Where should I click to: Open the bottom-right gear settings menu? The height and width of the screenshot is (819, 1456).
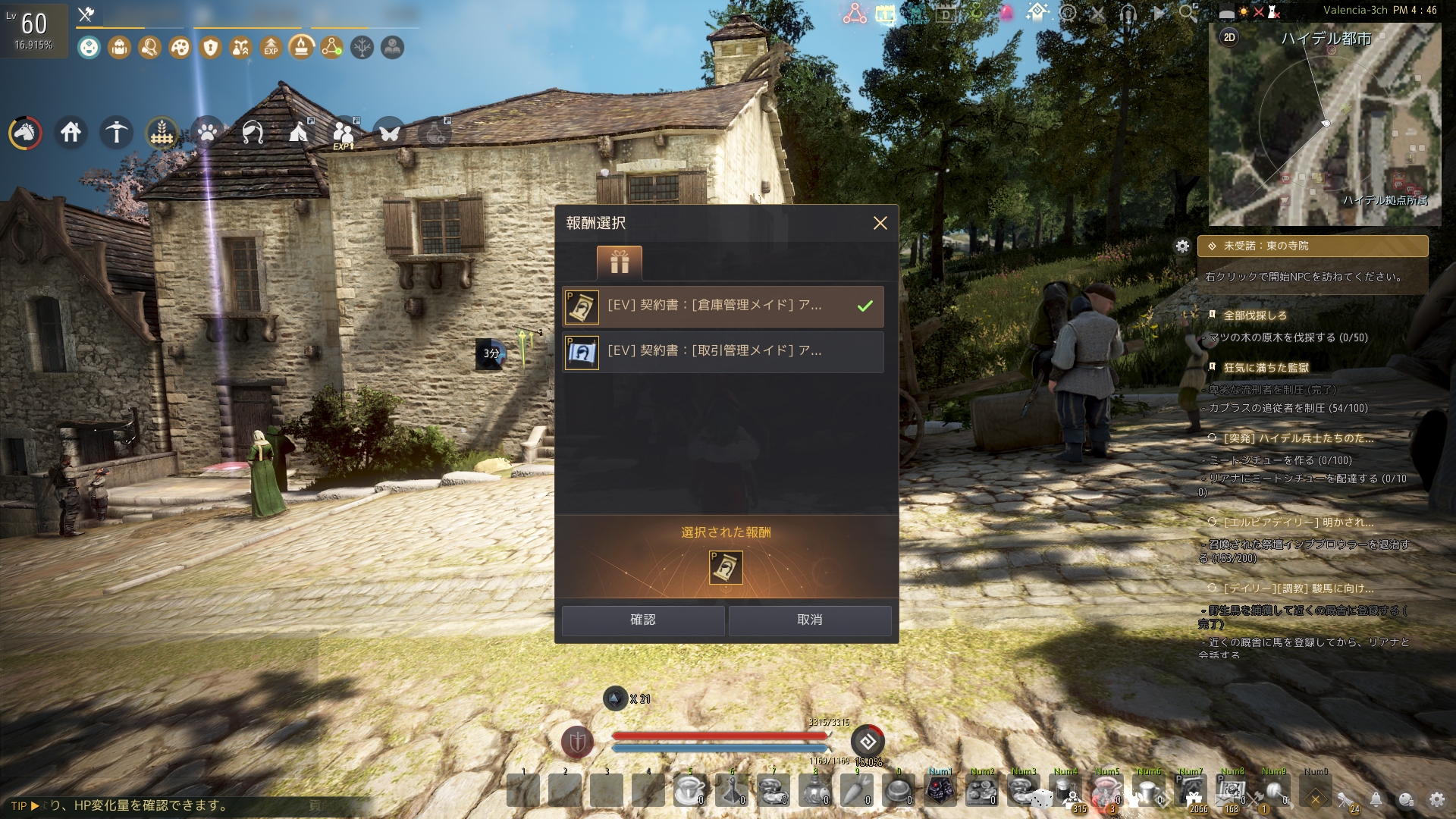point(1436,799)
